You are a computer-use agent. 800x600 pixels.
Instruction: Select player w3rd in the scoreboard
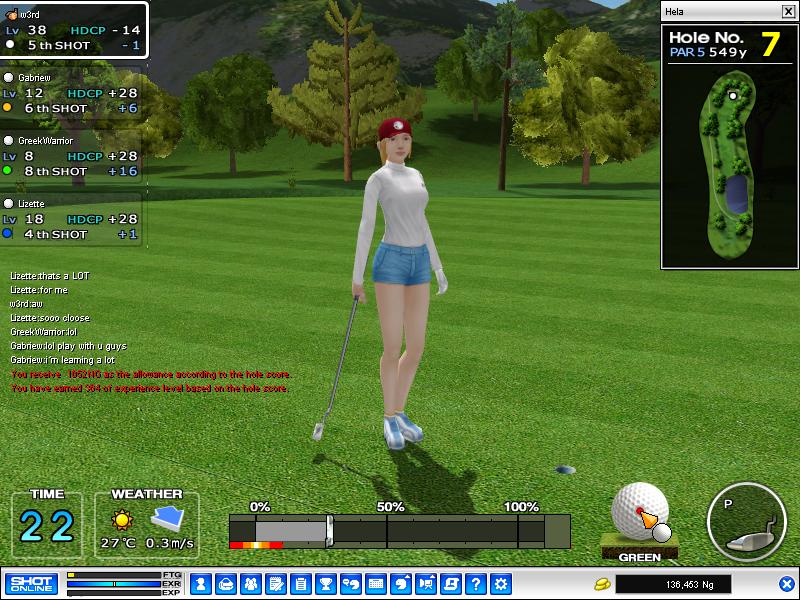(74, 30)
